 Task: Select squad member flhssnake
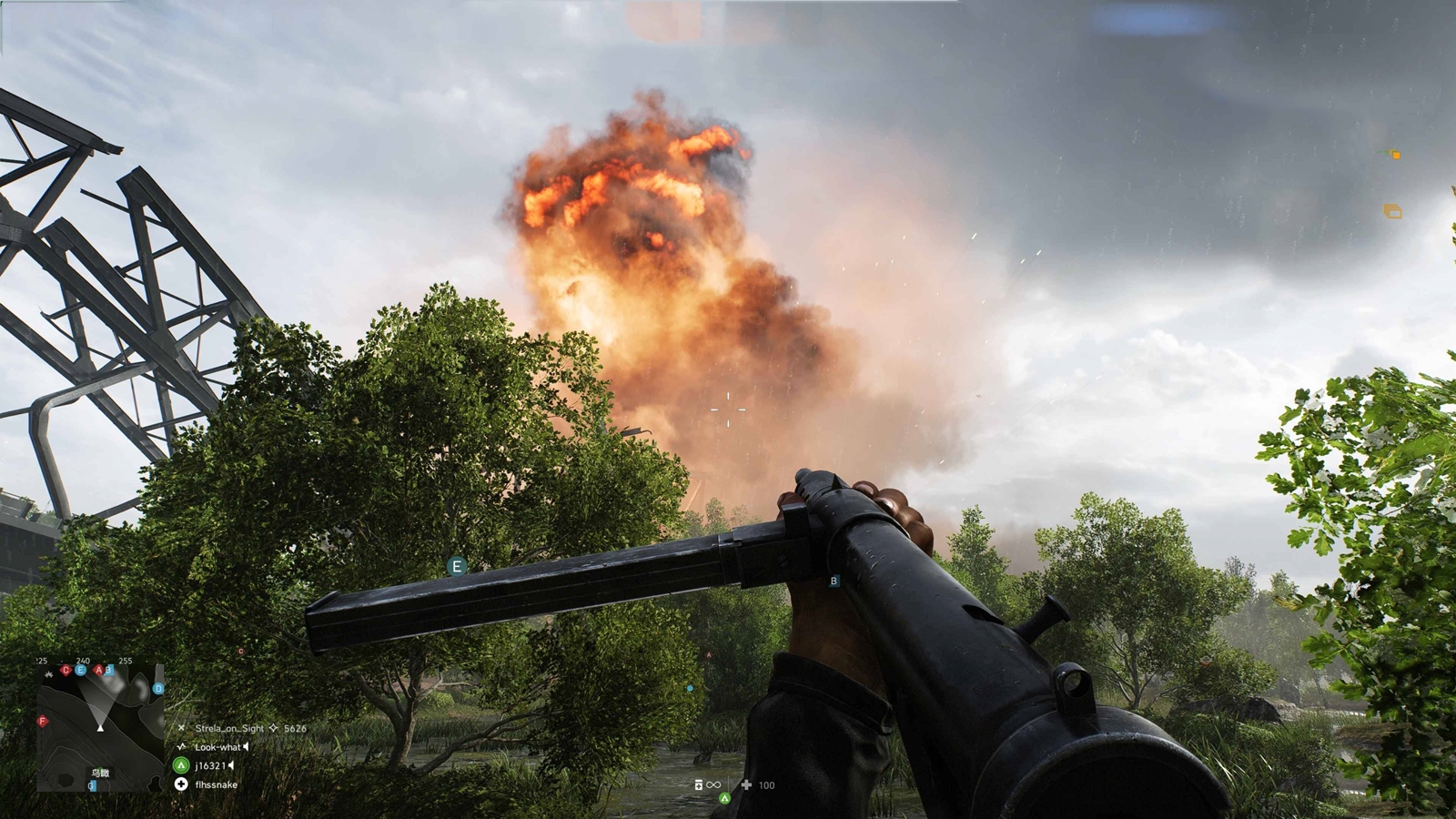point(216,784)
